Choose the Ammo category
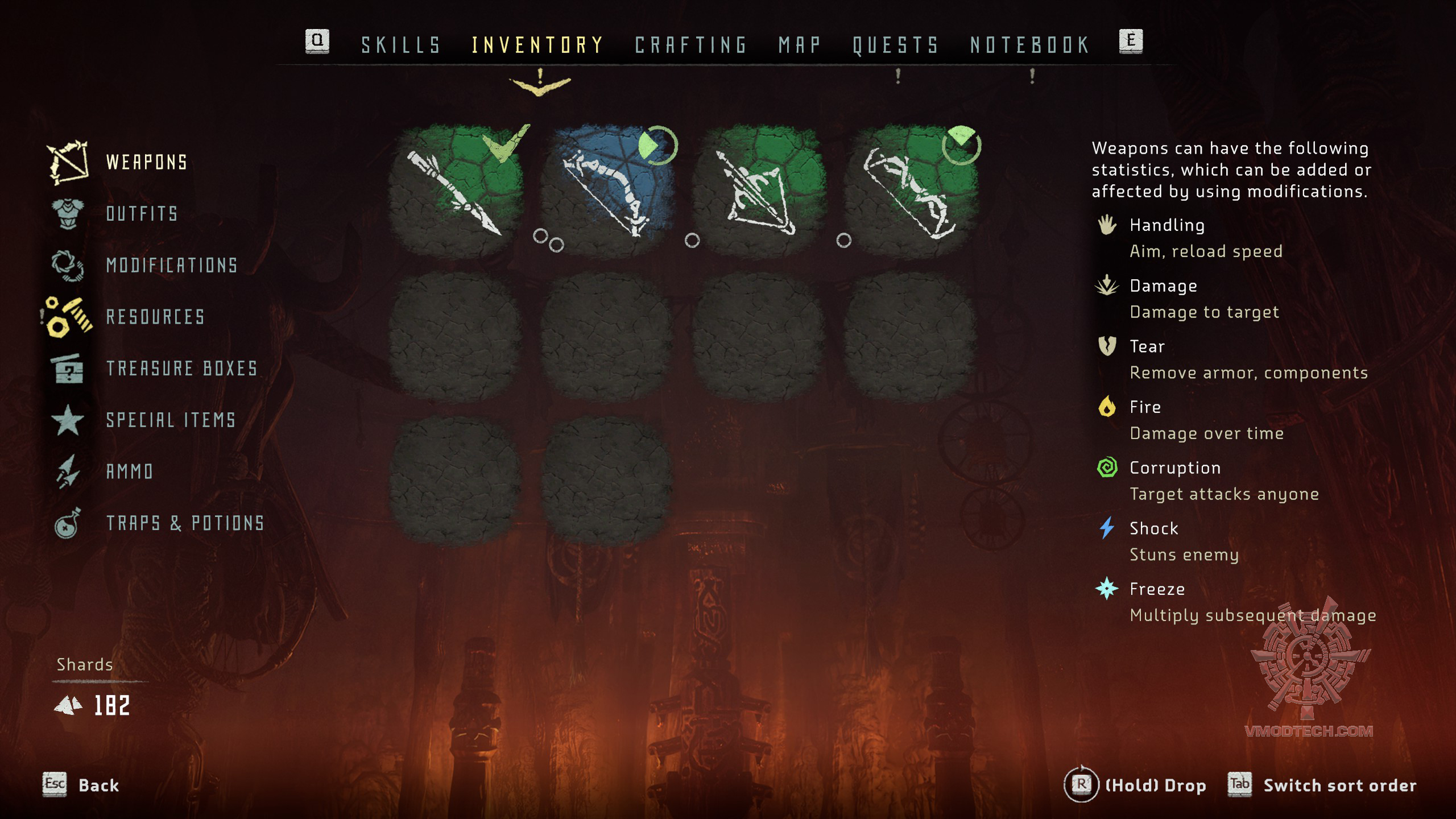The width and height of the screenshot is (1456, 819). 130,471
